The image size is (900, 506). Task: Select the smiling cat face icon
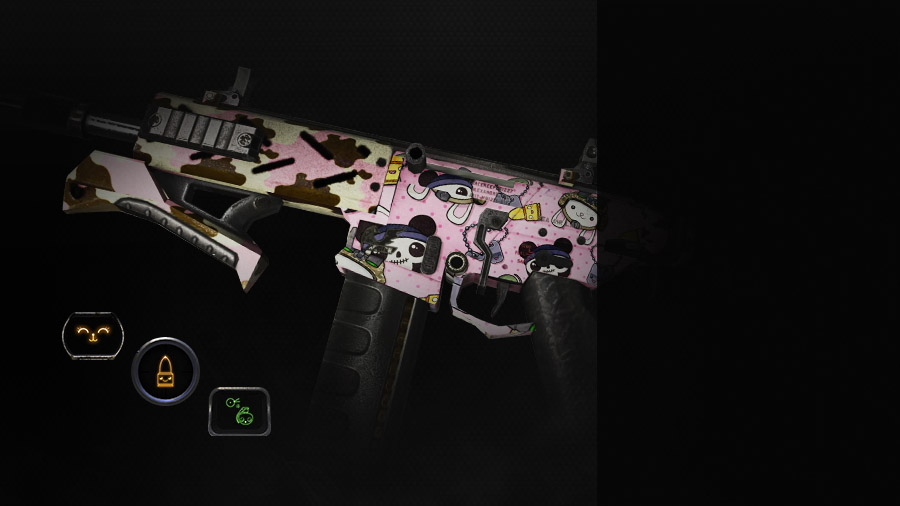click(x=93, y=334)
